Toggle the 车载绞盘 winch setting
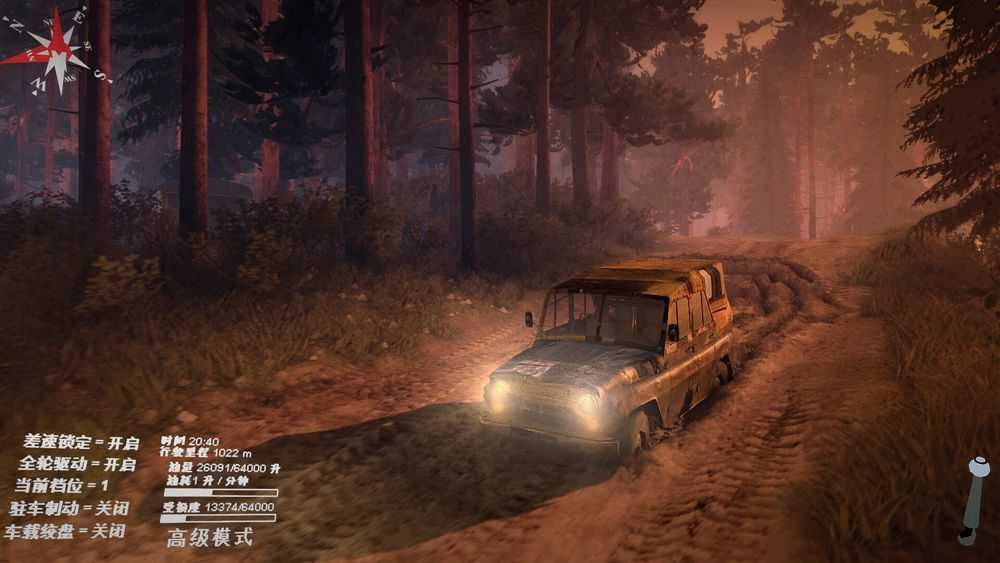 click(65, 532)
